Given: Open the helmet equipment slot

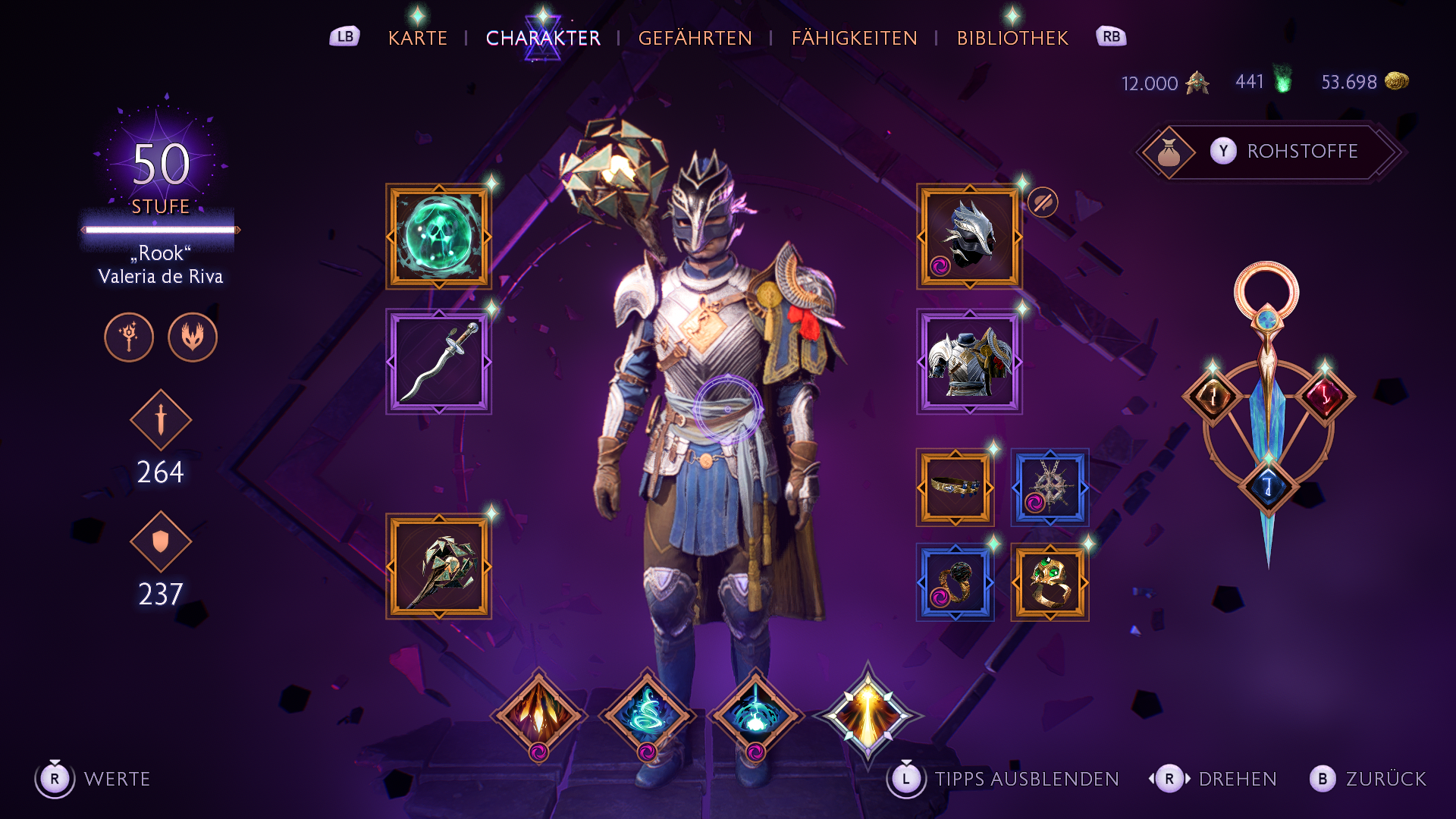Looking at the screenshot, I should [969, 237].
